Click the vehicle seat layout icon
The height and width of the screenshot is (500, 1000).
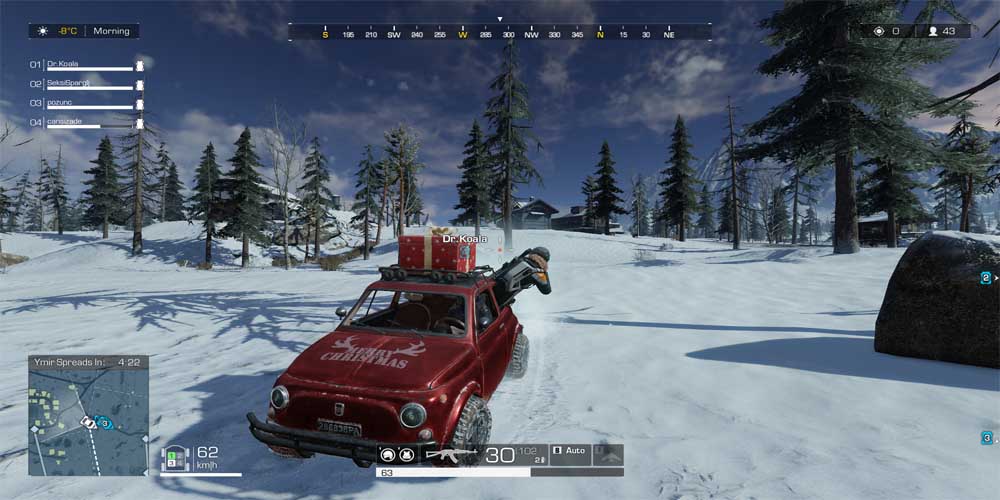176,458
